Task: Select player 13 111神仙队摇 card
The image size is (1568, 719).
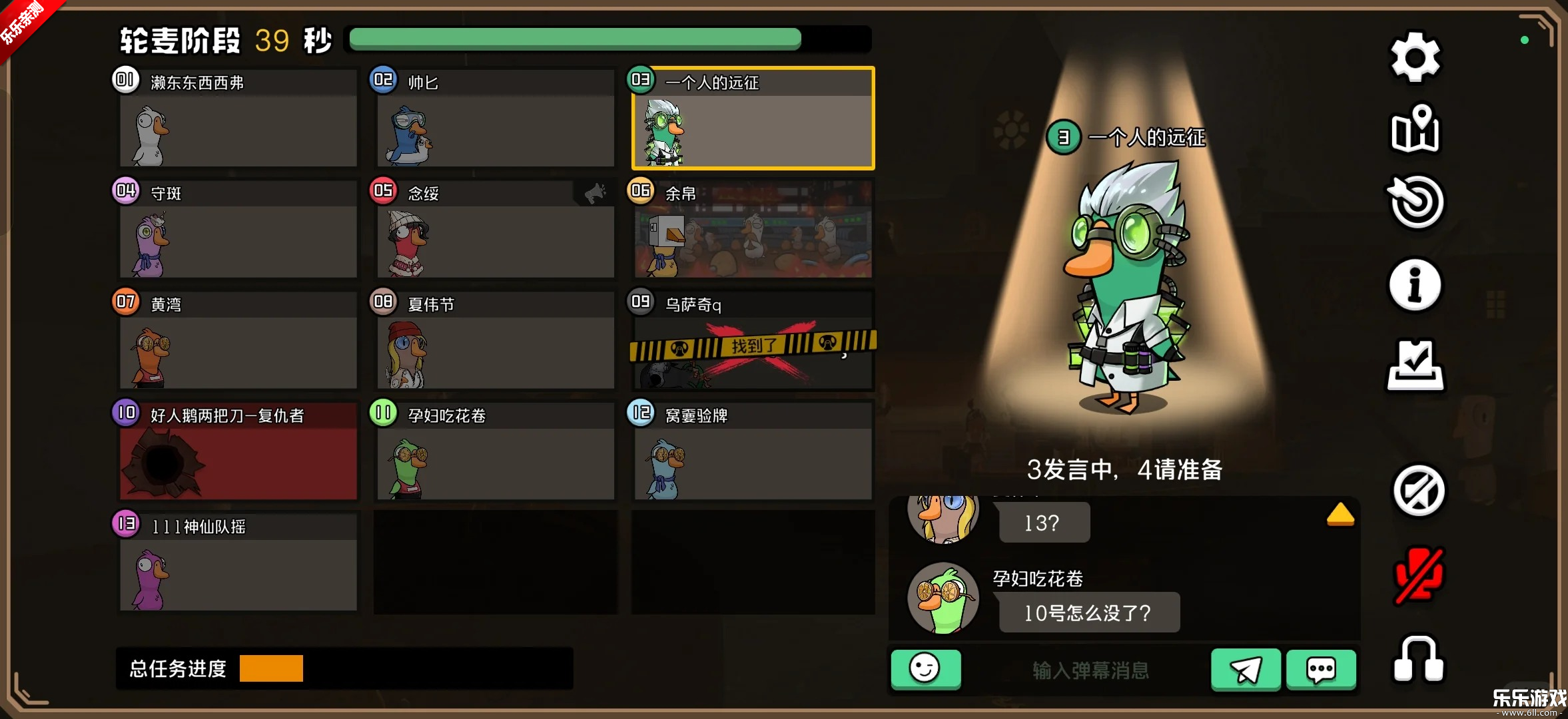Action: (x=238, y=564)
